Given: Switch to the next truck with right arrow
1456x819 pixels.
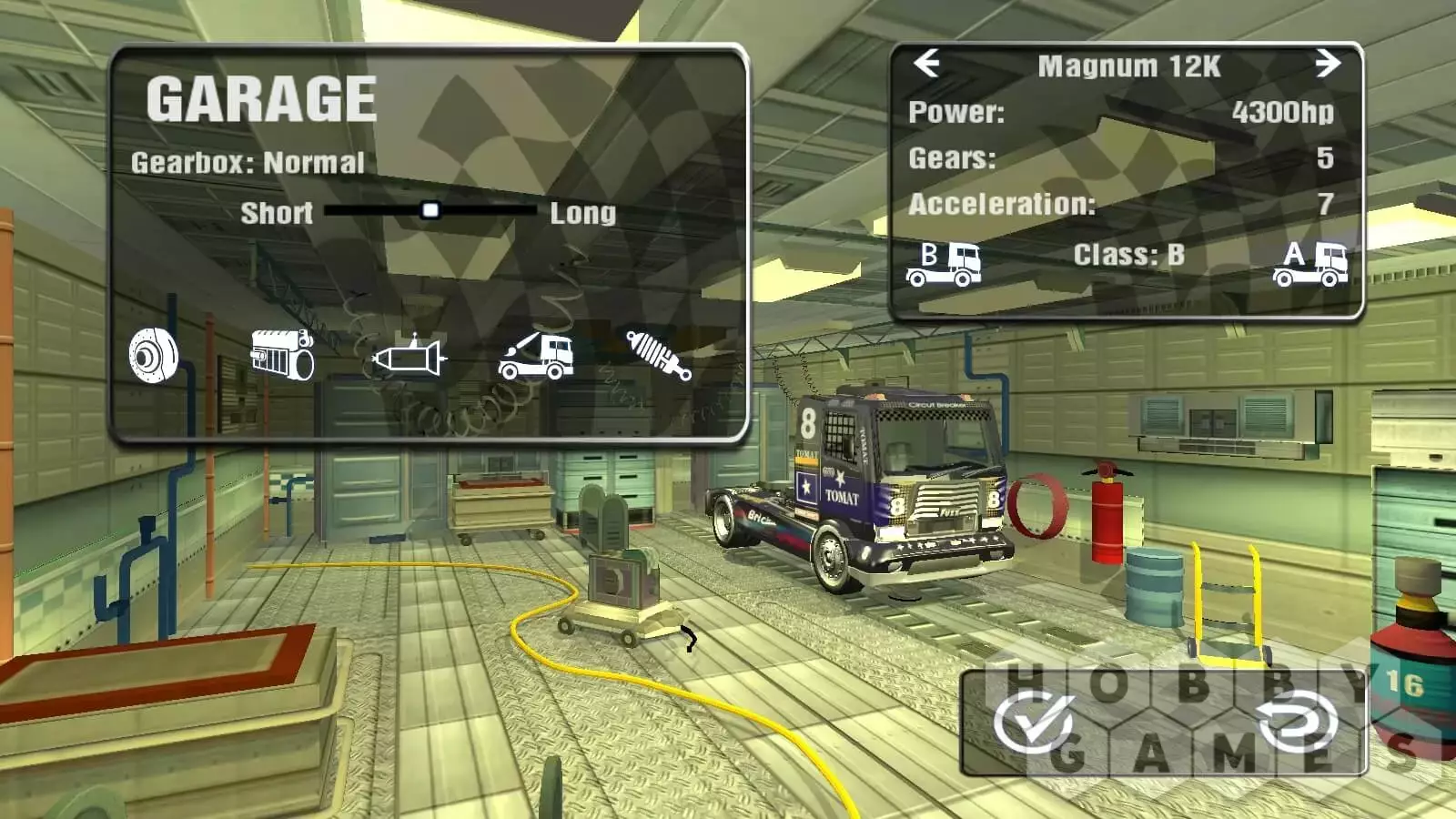Looking at the screenshot, I should pyautogui.click(x=1328, y=64).
